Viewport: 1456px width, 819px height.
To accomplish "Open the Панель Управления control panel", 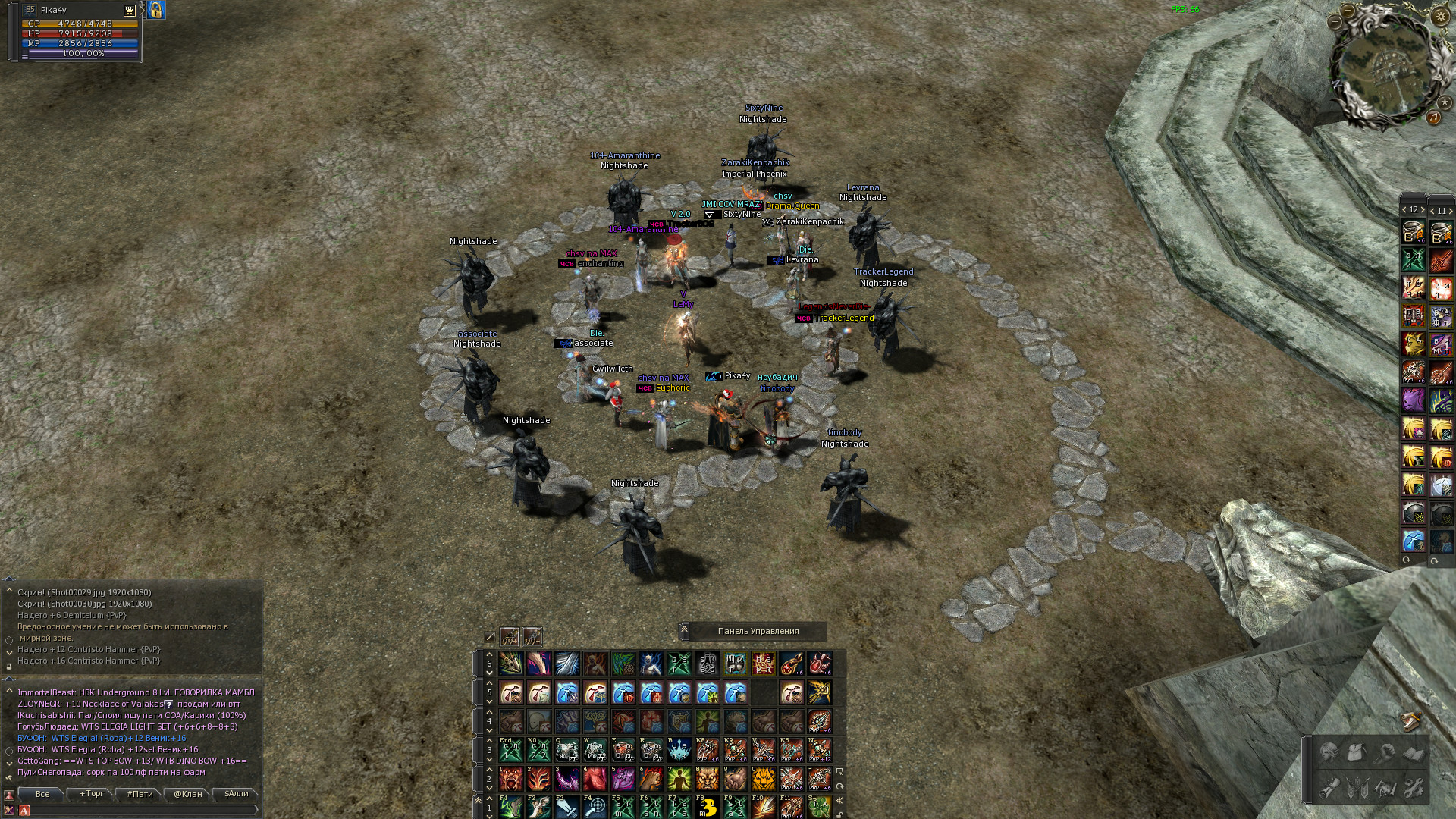I will (758, 631).
